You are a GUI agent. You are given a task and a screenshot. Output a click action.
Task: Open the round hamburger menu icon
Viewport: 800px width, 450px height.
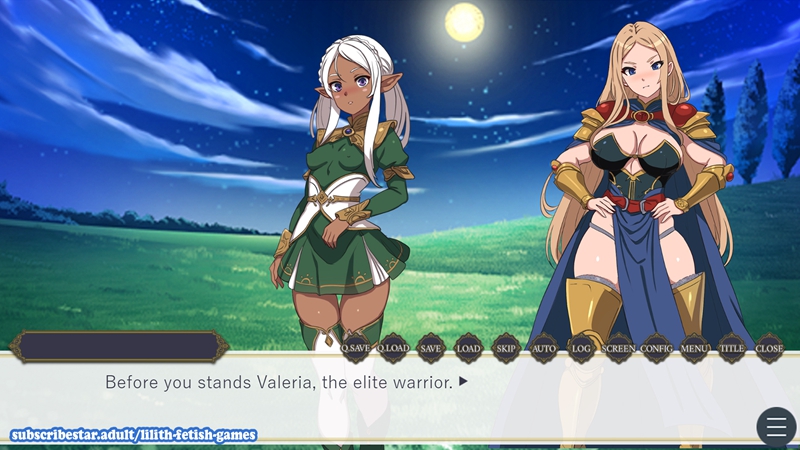pyautogui.click(x=776, y=427)
